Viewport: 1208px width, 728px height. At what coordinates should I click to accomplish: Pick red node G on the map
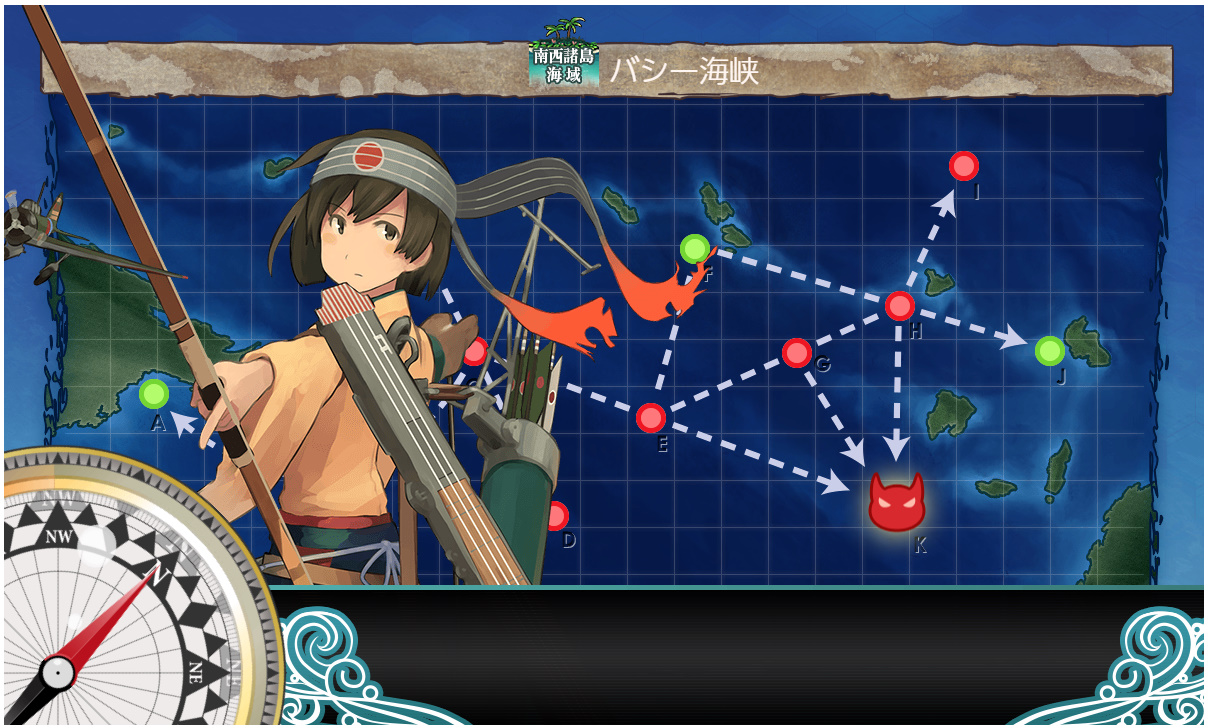797,352
